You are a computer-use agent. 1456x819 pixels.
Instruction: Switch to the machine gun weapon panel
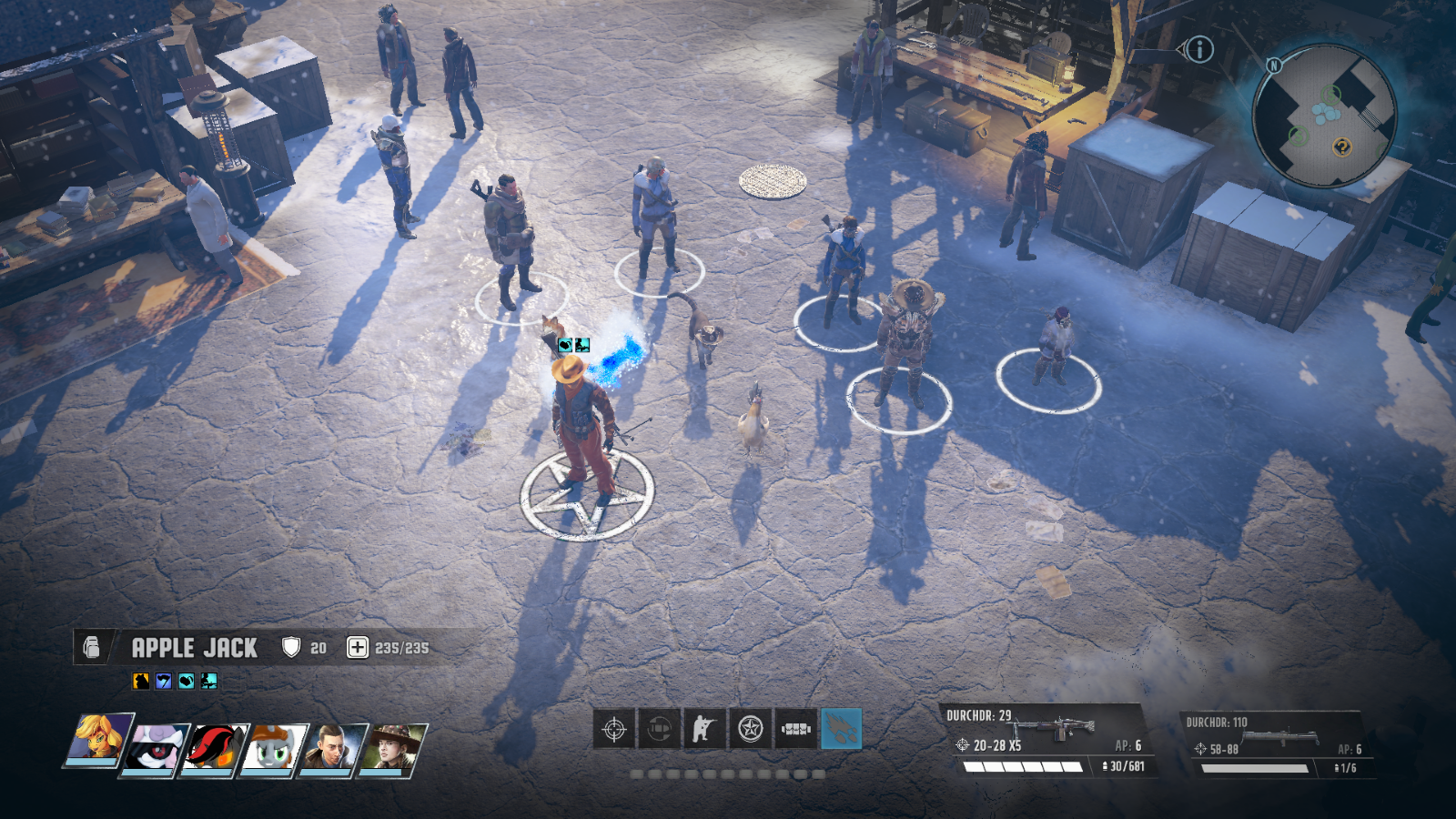click(1046, 741)
